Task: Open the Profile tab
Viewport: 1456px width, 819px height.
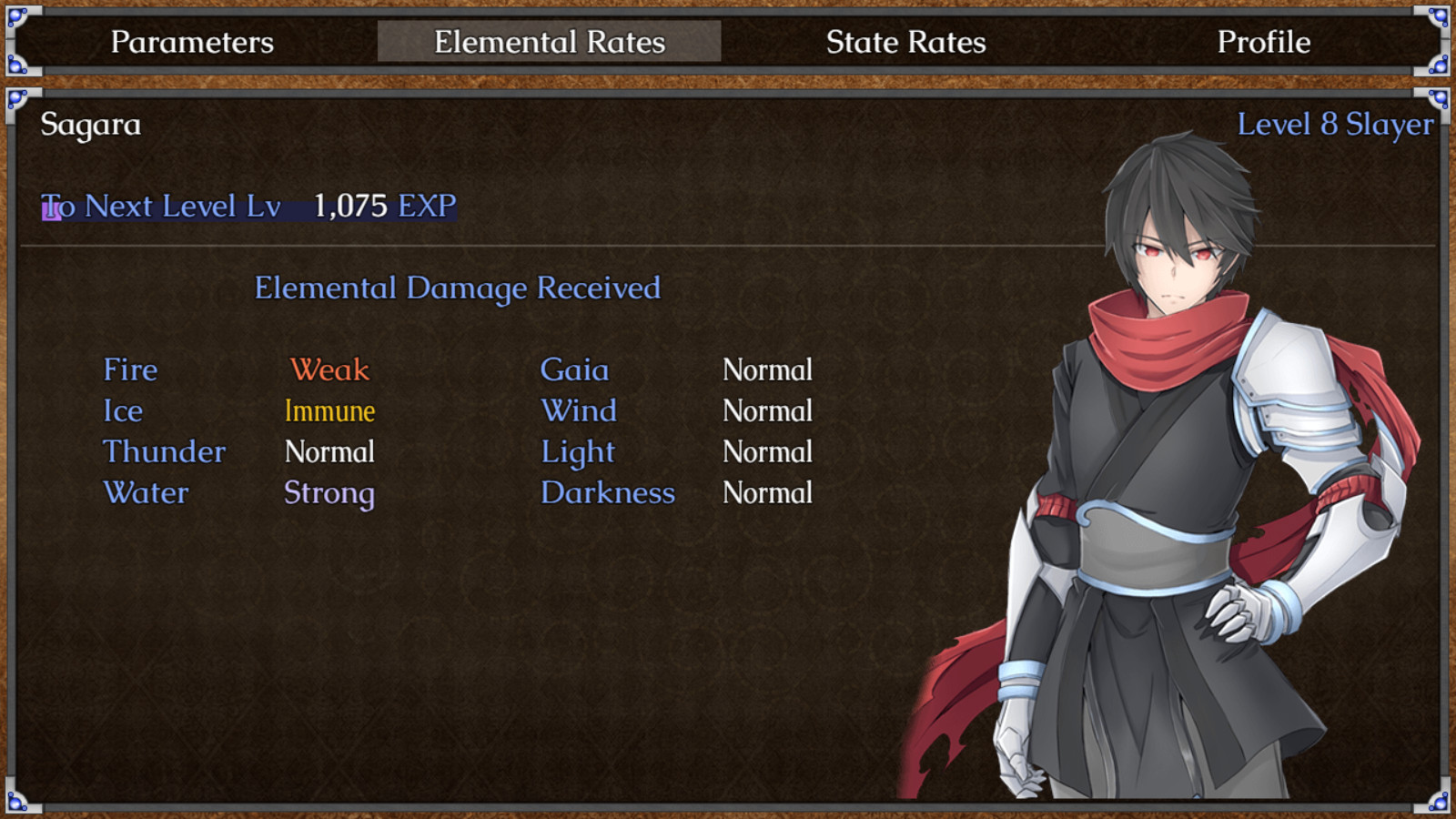Action: (x=1264, y=42)
